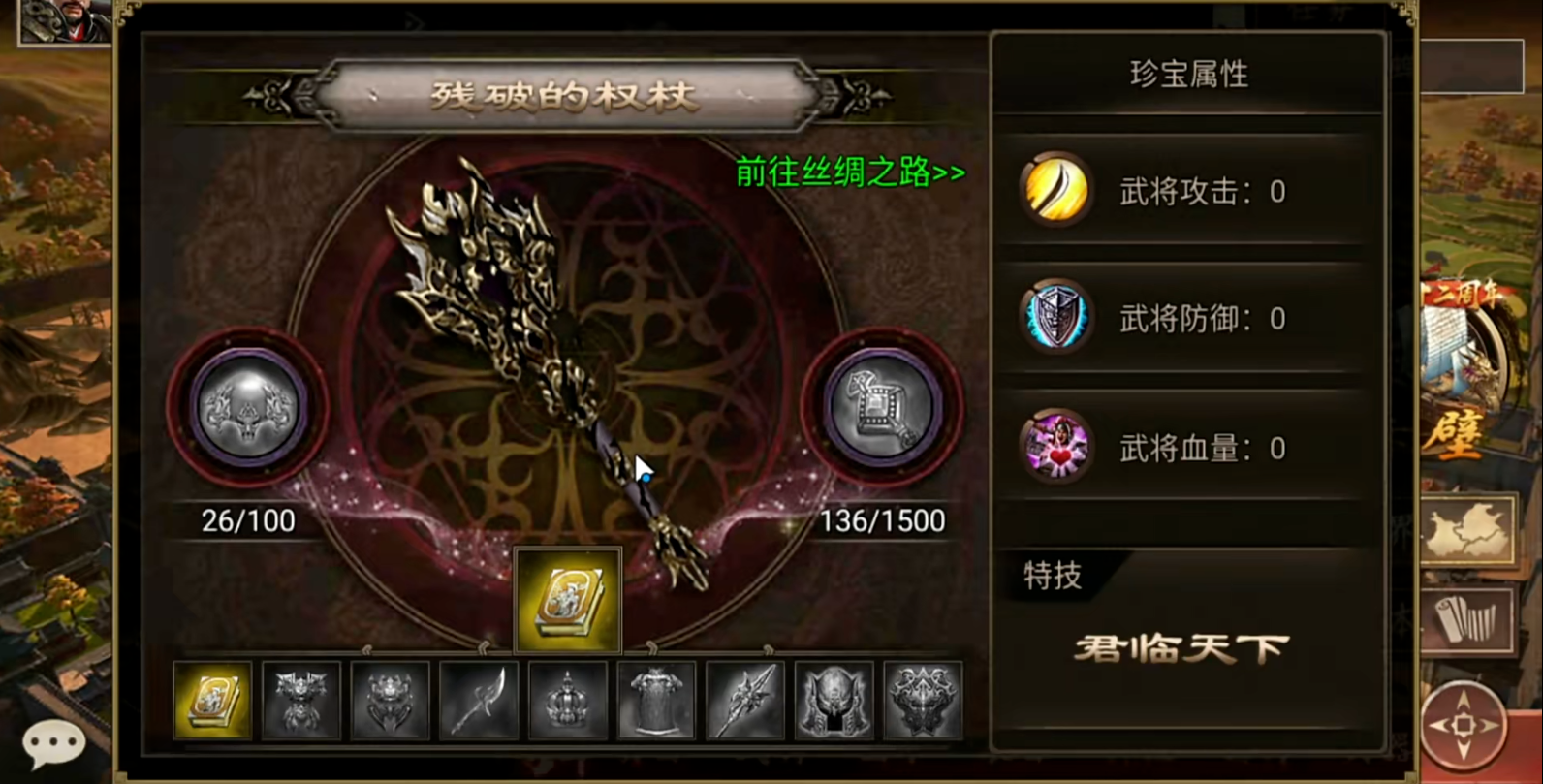Click the 26/100 progress counter
The height and width of the screenshot is (784, 1543).
[x=248, y=520]
